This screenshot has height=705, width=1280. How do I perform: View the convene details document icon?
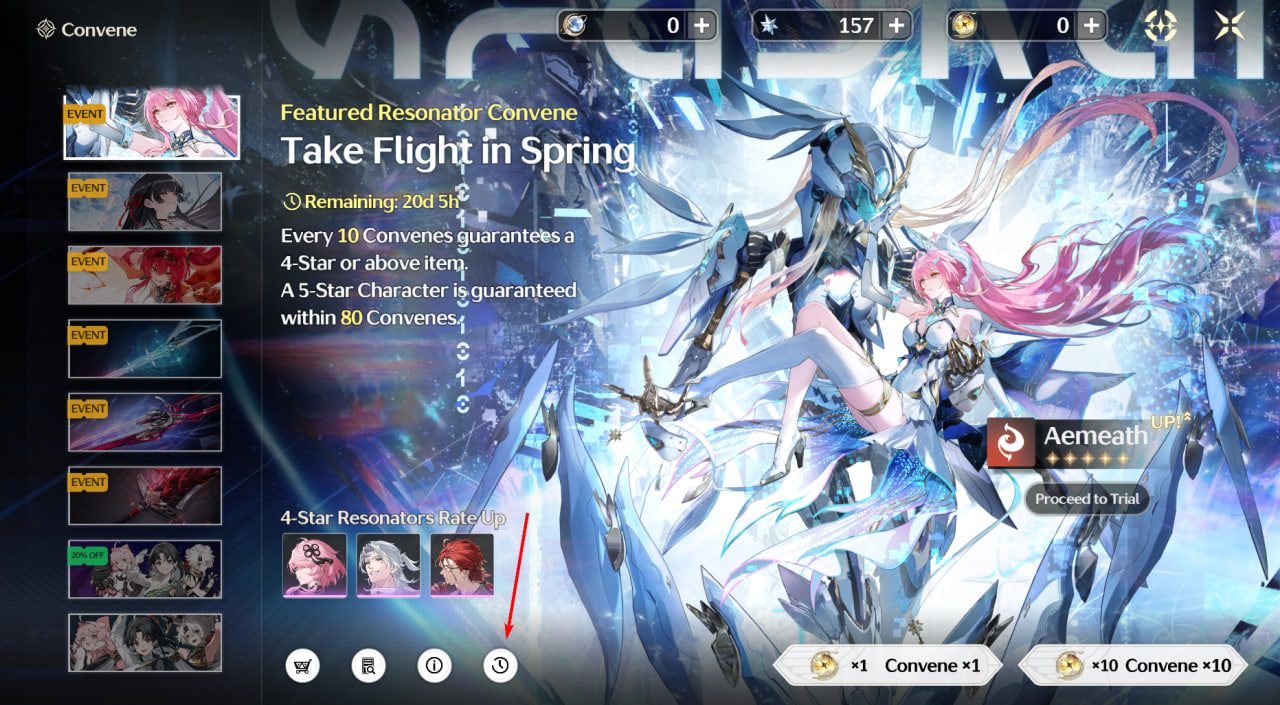click(368, 665)
